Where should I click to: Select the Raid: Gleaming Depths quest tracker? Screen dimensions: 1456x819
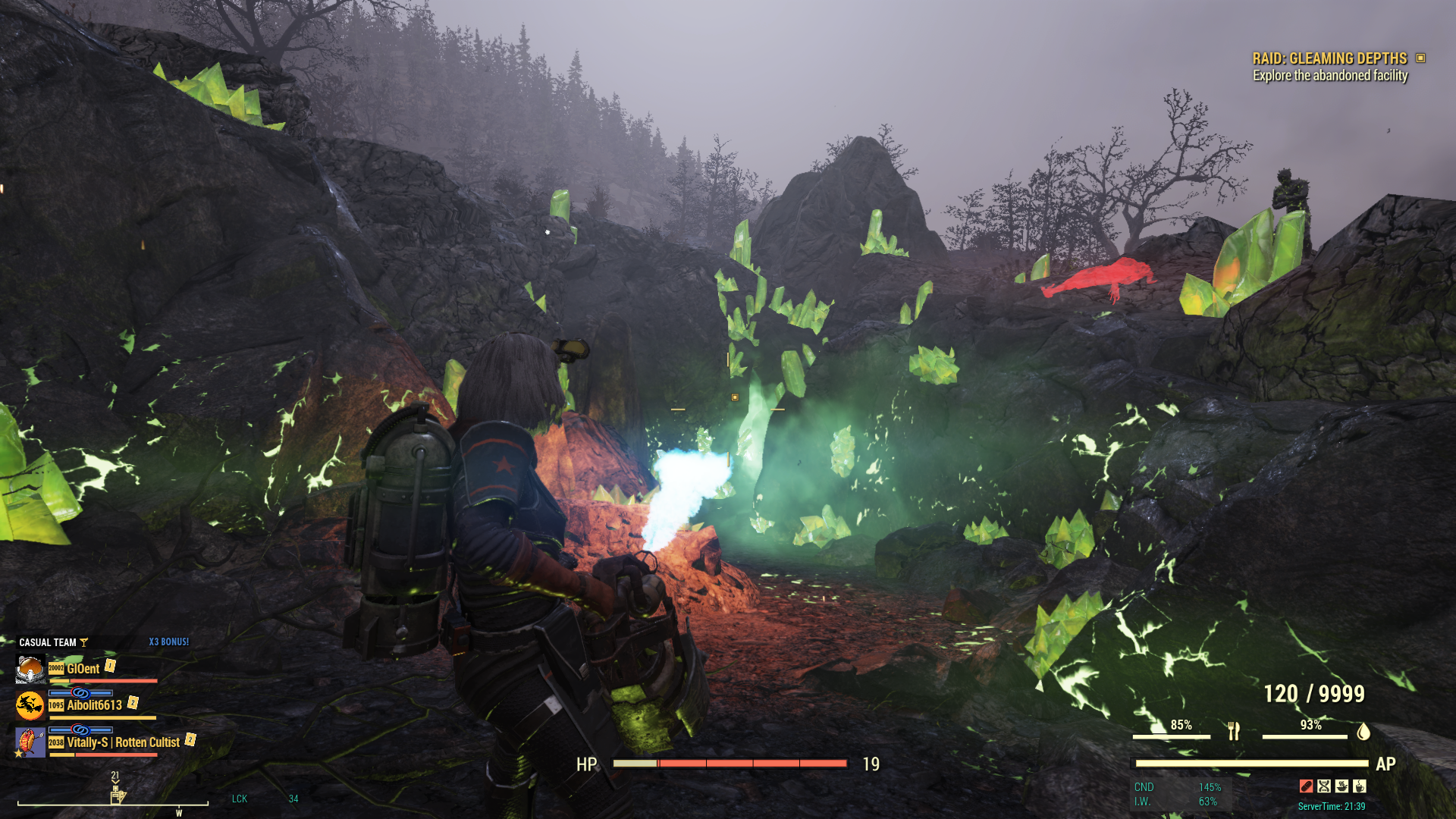[x=1329, y=58]
